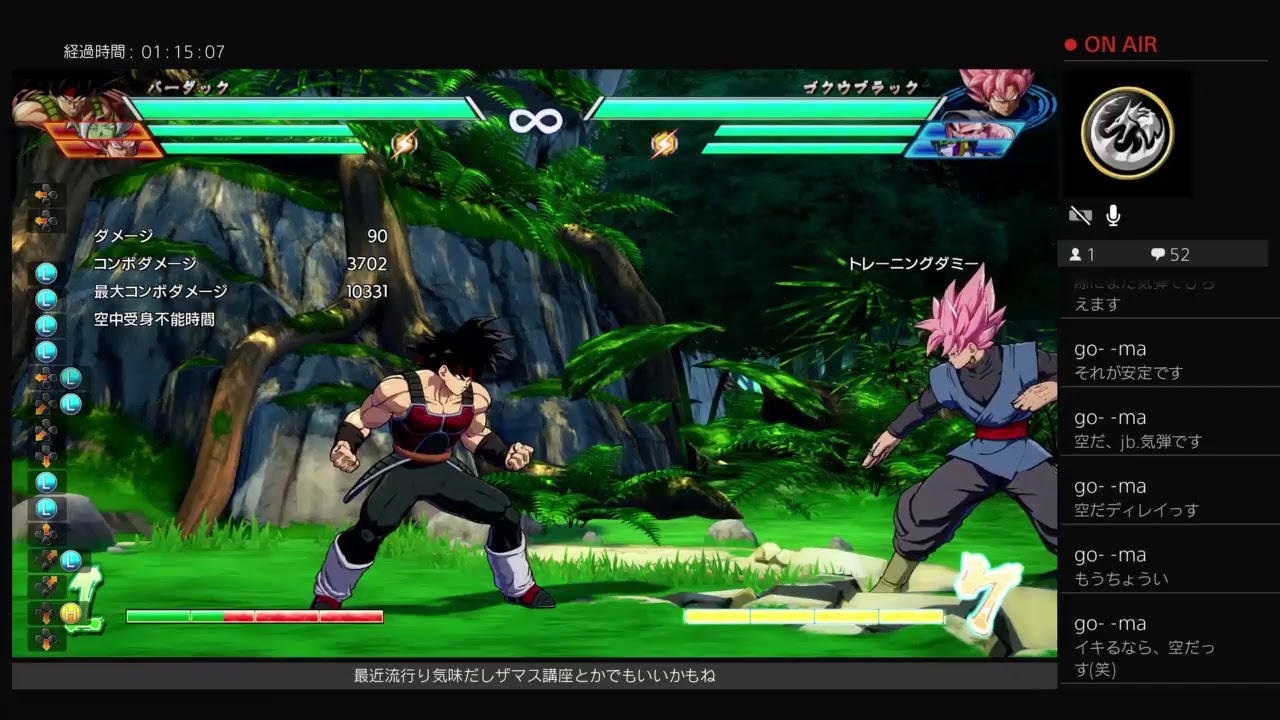Mute the microphone on the broadcast panel
The width and height of the screenshot is (1280, 720).
(1113, 214)
